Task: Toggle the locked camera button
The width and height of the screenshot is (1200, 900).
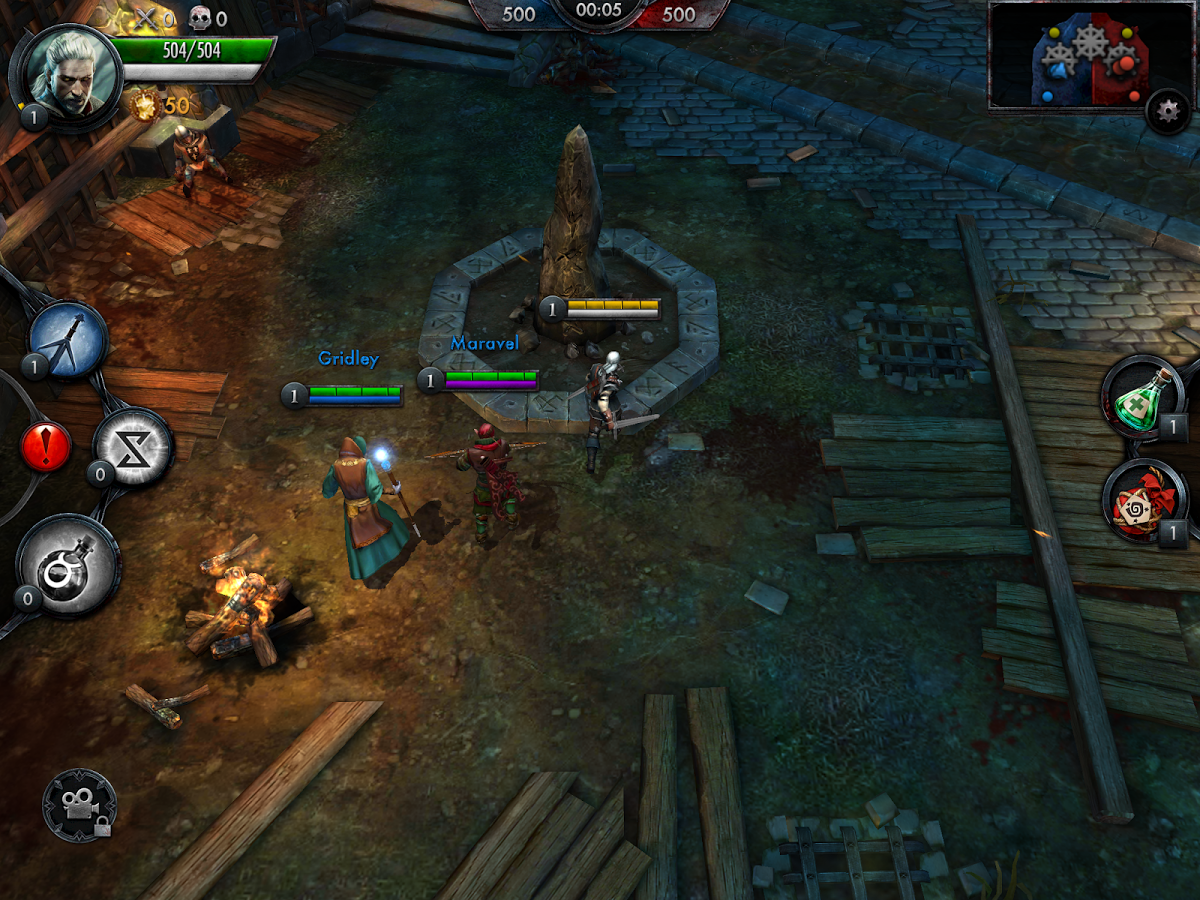Action: (79, 805)
